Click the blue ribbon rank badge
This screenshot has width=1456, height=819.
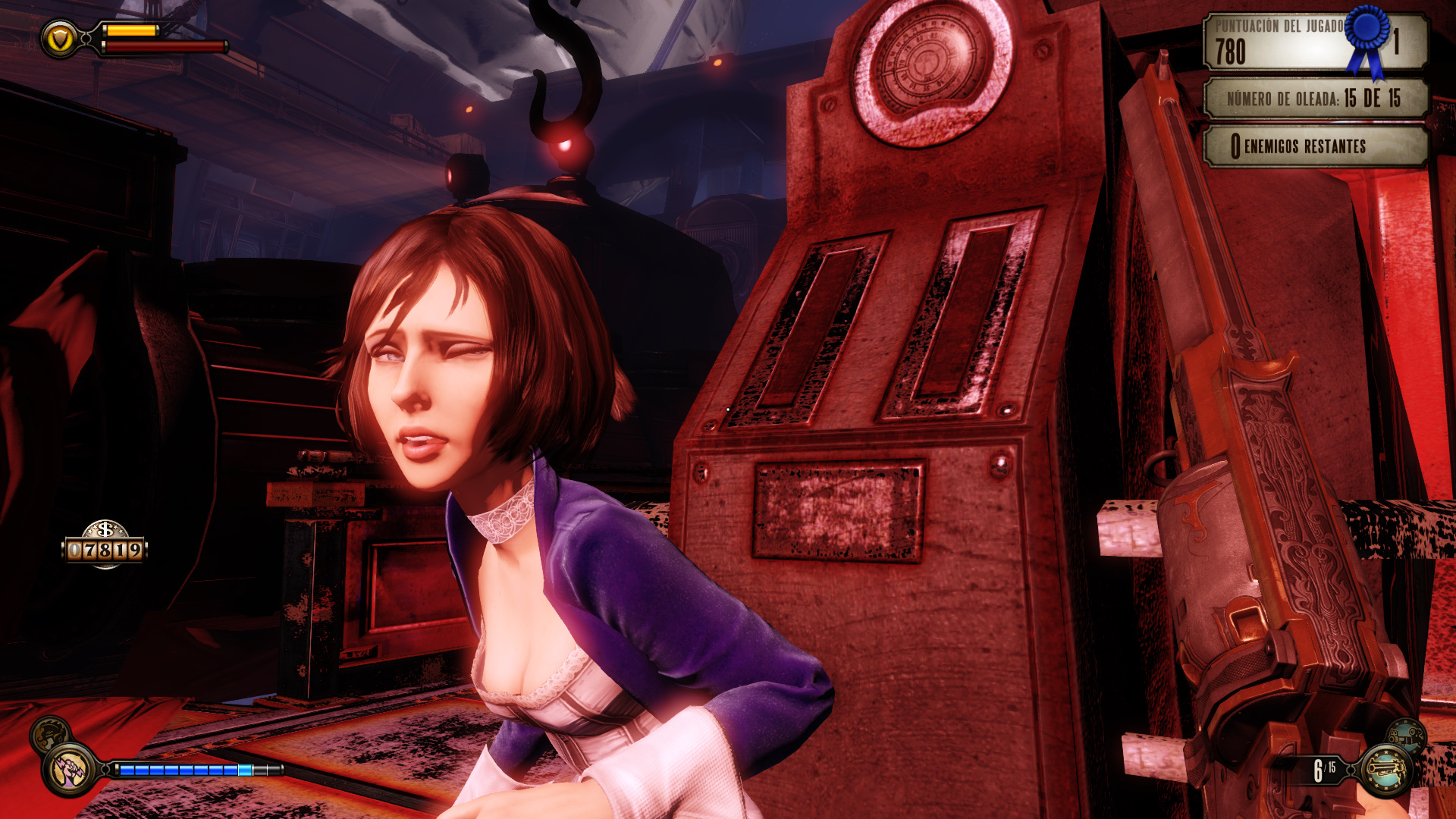1368,36
